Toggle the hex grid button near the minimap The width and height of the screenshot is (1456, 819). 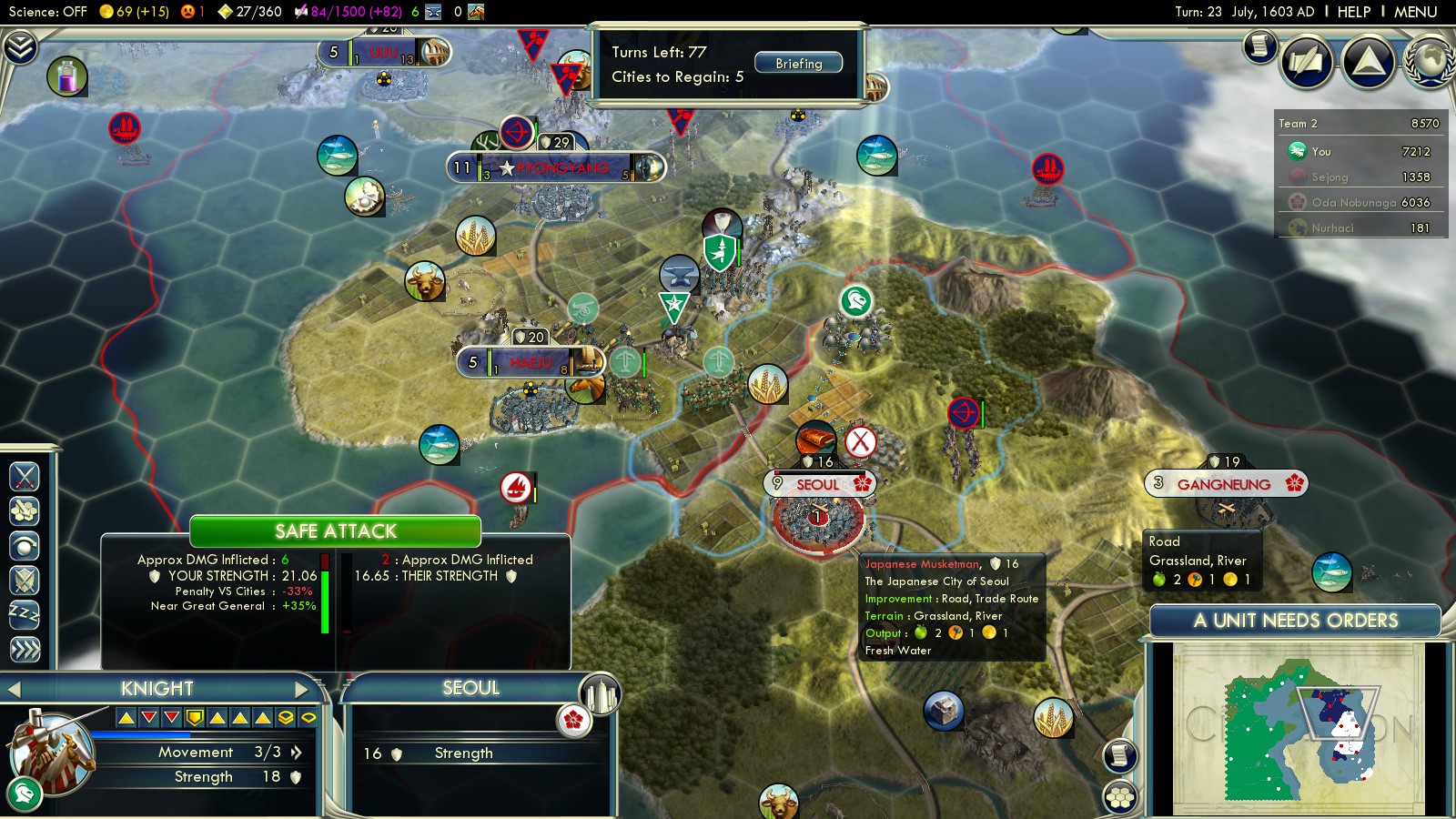[1120, 797]
